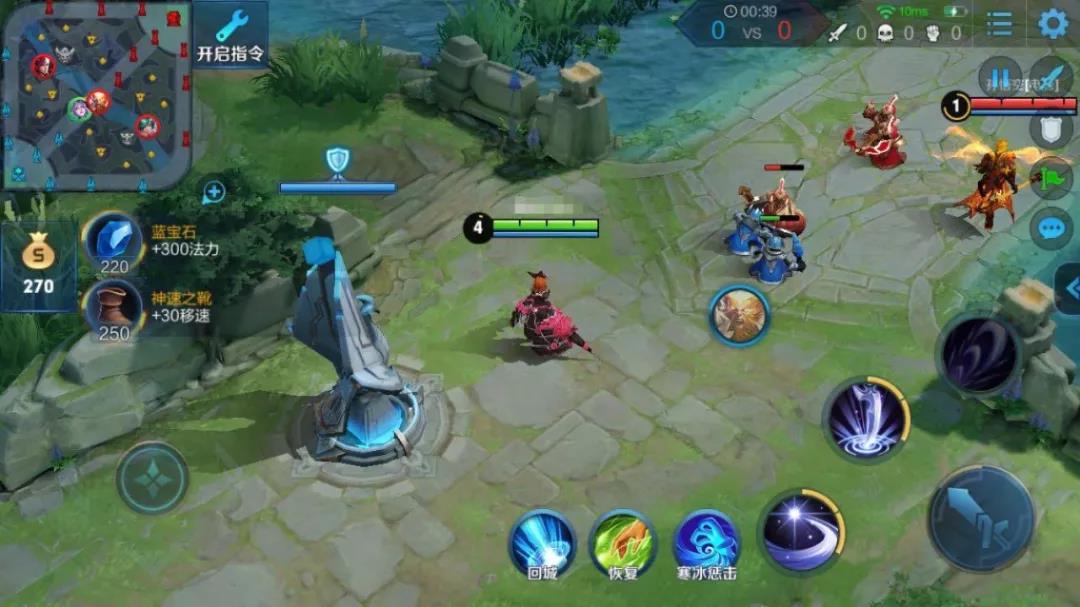
Task: Select the sword attack signal
Action: click(1051, 77)
